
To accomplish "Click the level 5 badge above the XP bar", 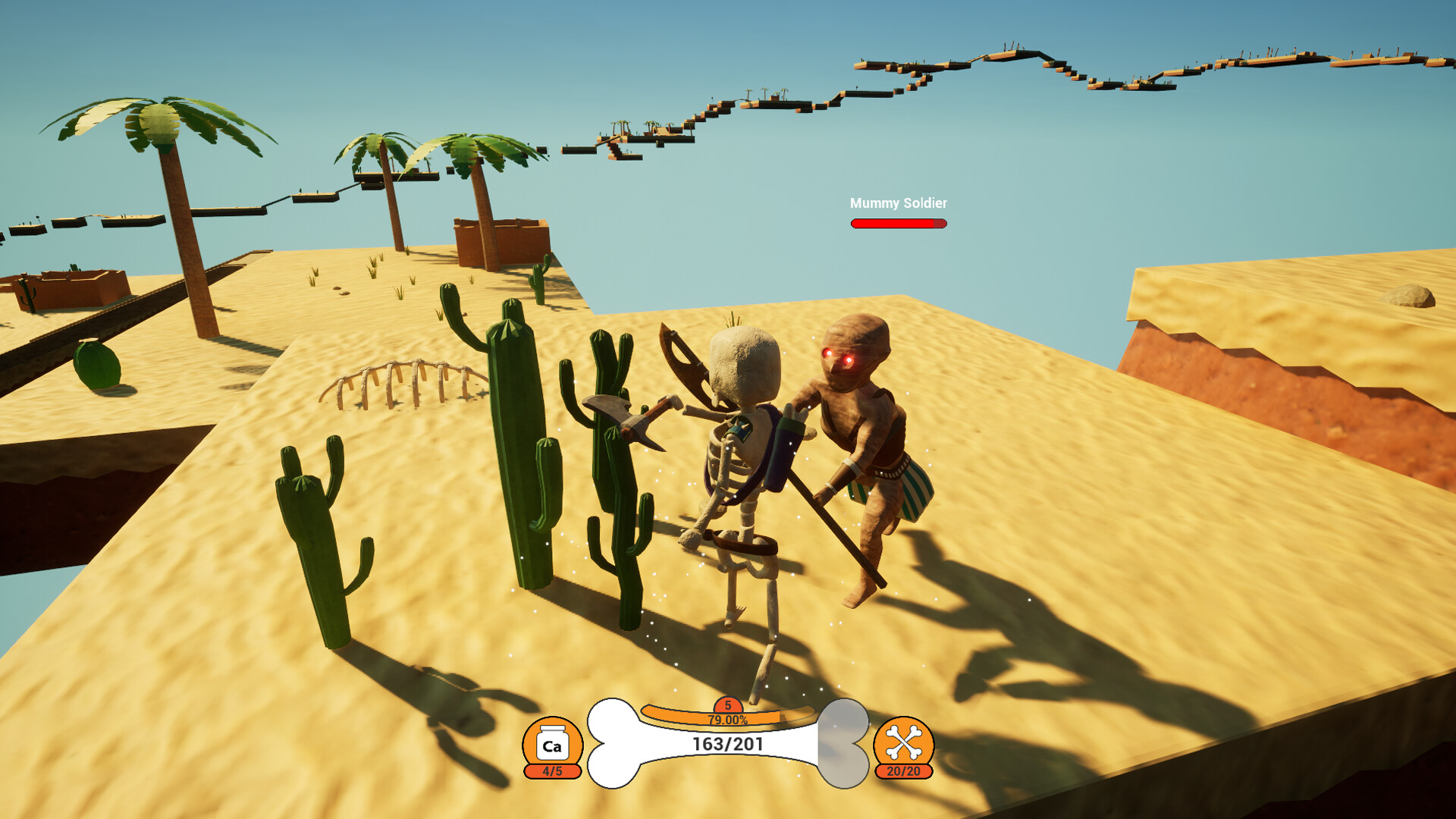I will [x=729, y=704].
